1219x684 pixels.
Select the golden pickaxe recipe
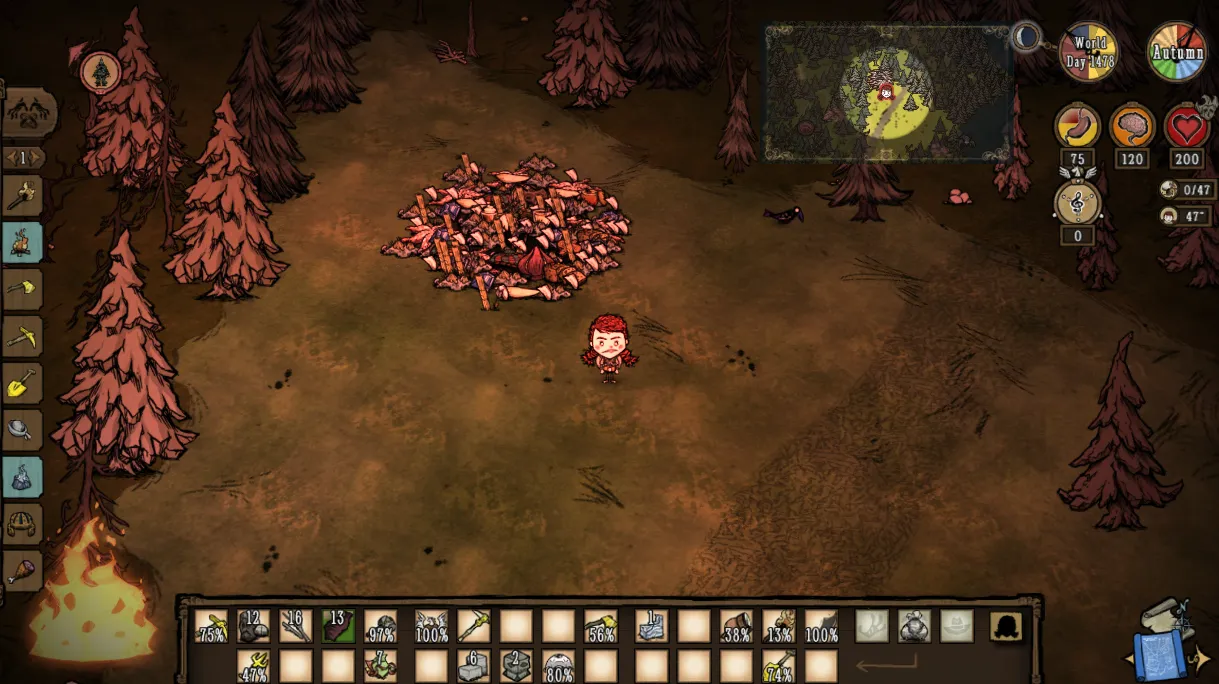(22, 336)
